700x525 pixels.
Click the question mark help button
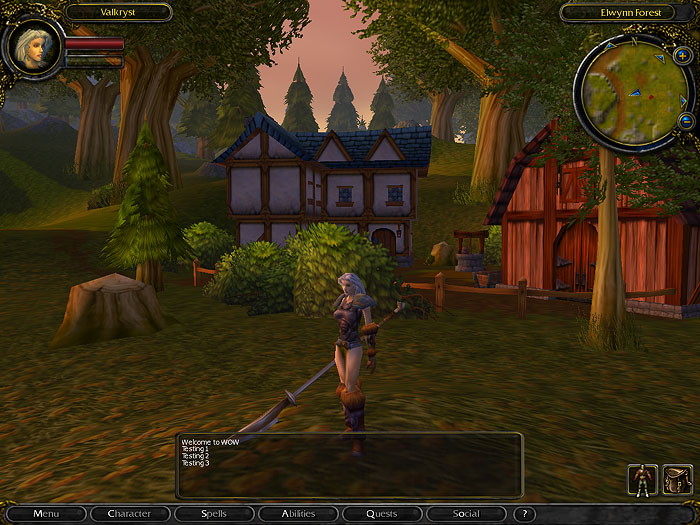coord(524,514)
